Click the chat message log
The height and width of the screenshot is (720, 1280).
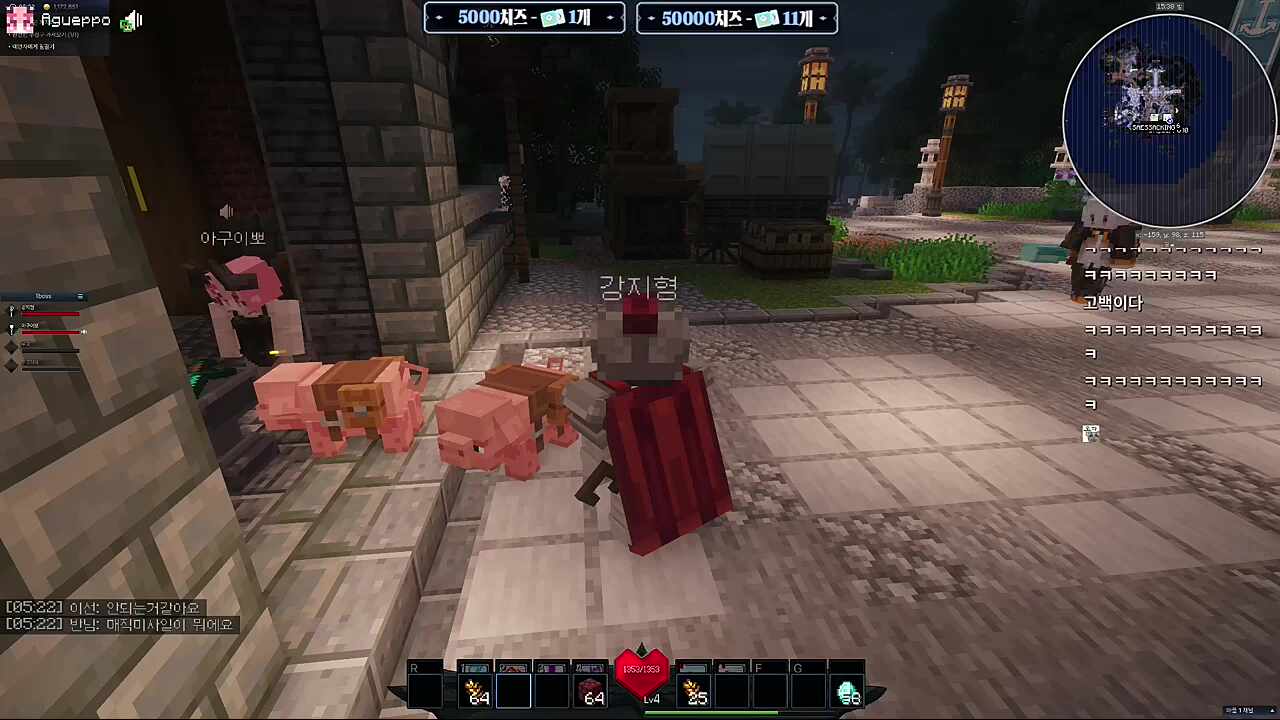pos(120,616)
